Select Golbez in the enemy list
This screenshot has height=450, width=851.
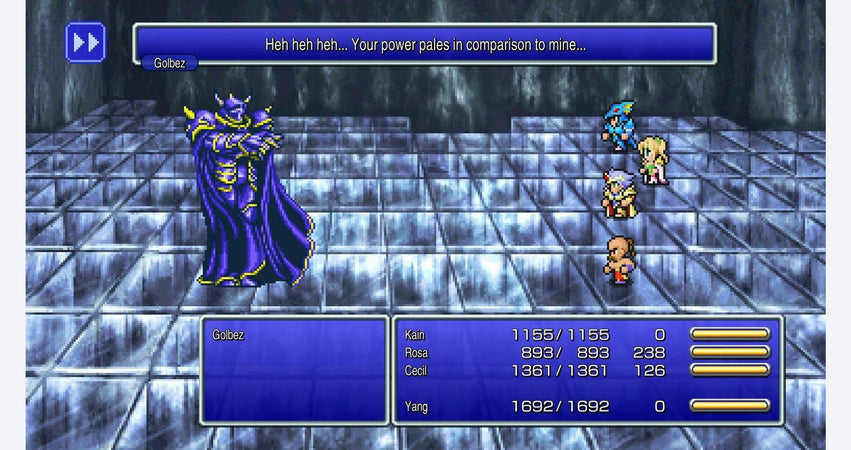227,336
